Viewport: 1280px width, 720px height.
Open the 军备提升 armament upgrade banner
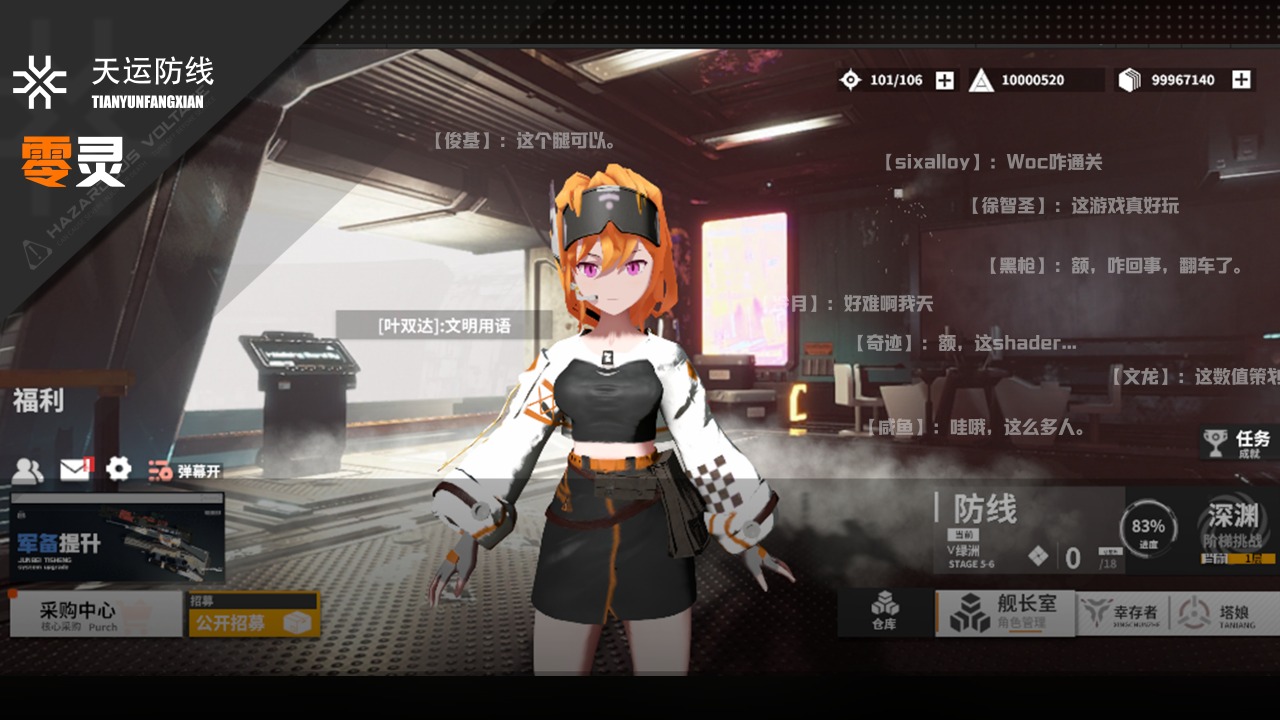(117, 538)
